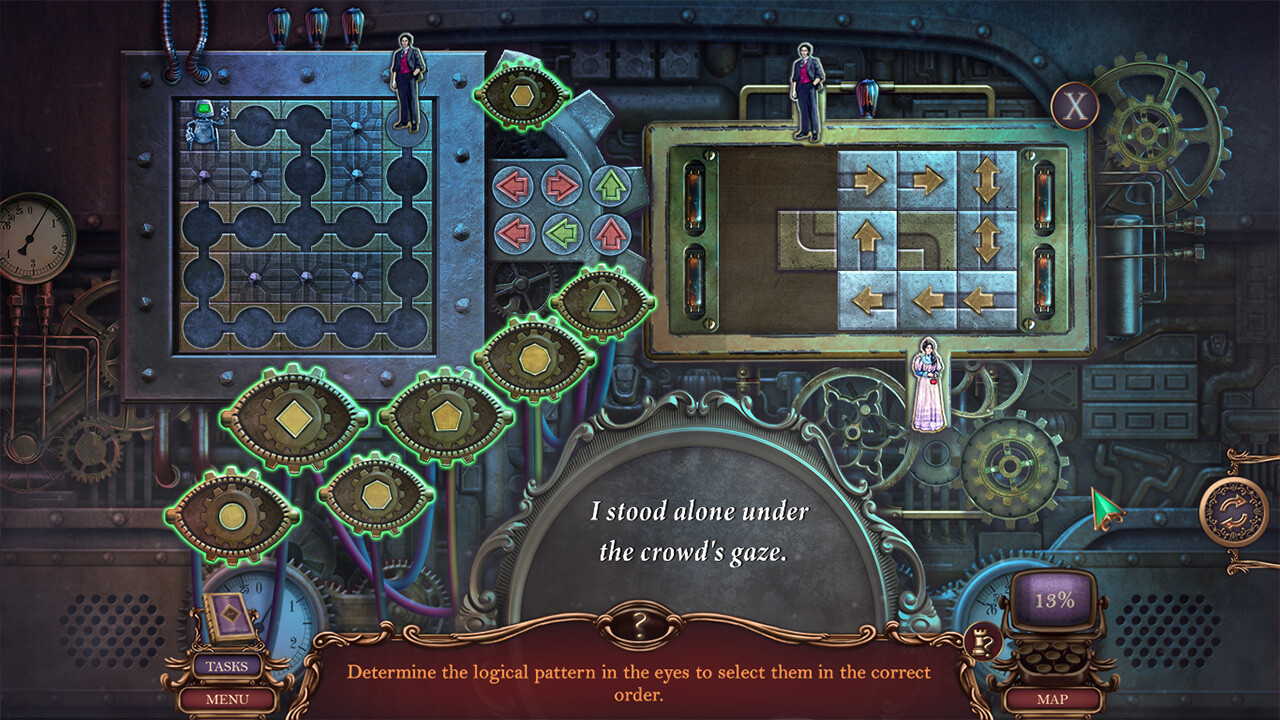
Task: Choose the eye with the pentagon
Action: pyautogui.click(x=446, y=416)
